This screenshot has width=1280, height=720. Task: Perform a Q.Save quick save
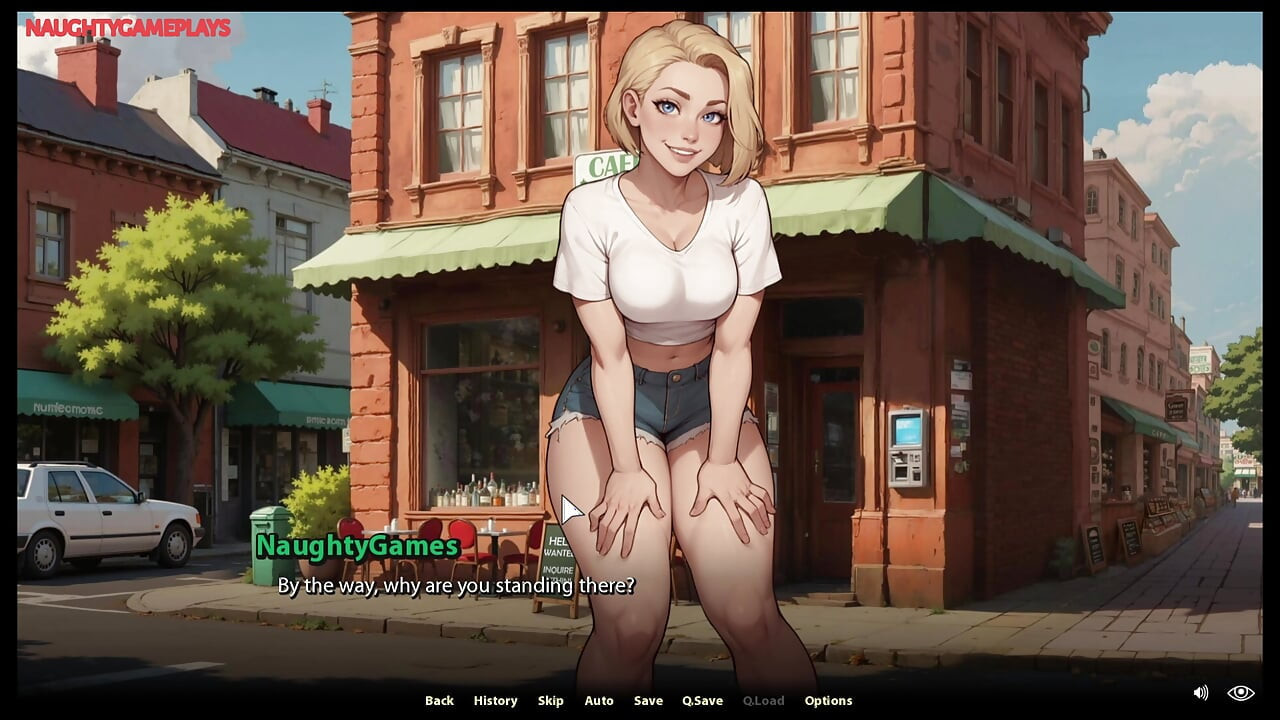point(702,700)
